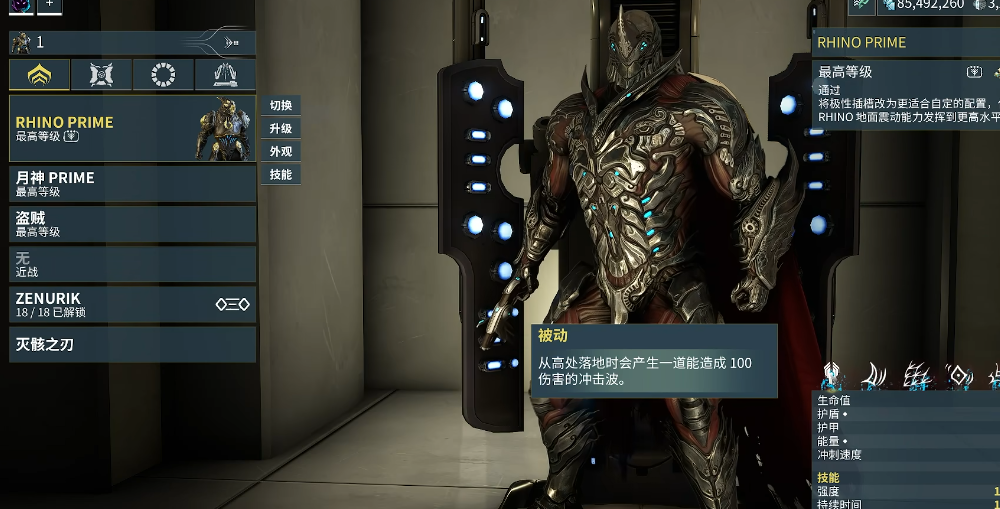Image resolution: width=1000 pixels, height=509 pixels.
Task: Select the RHINO PRIME warframe slot
Action: click(x=132, y=128)
